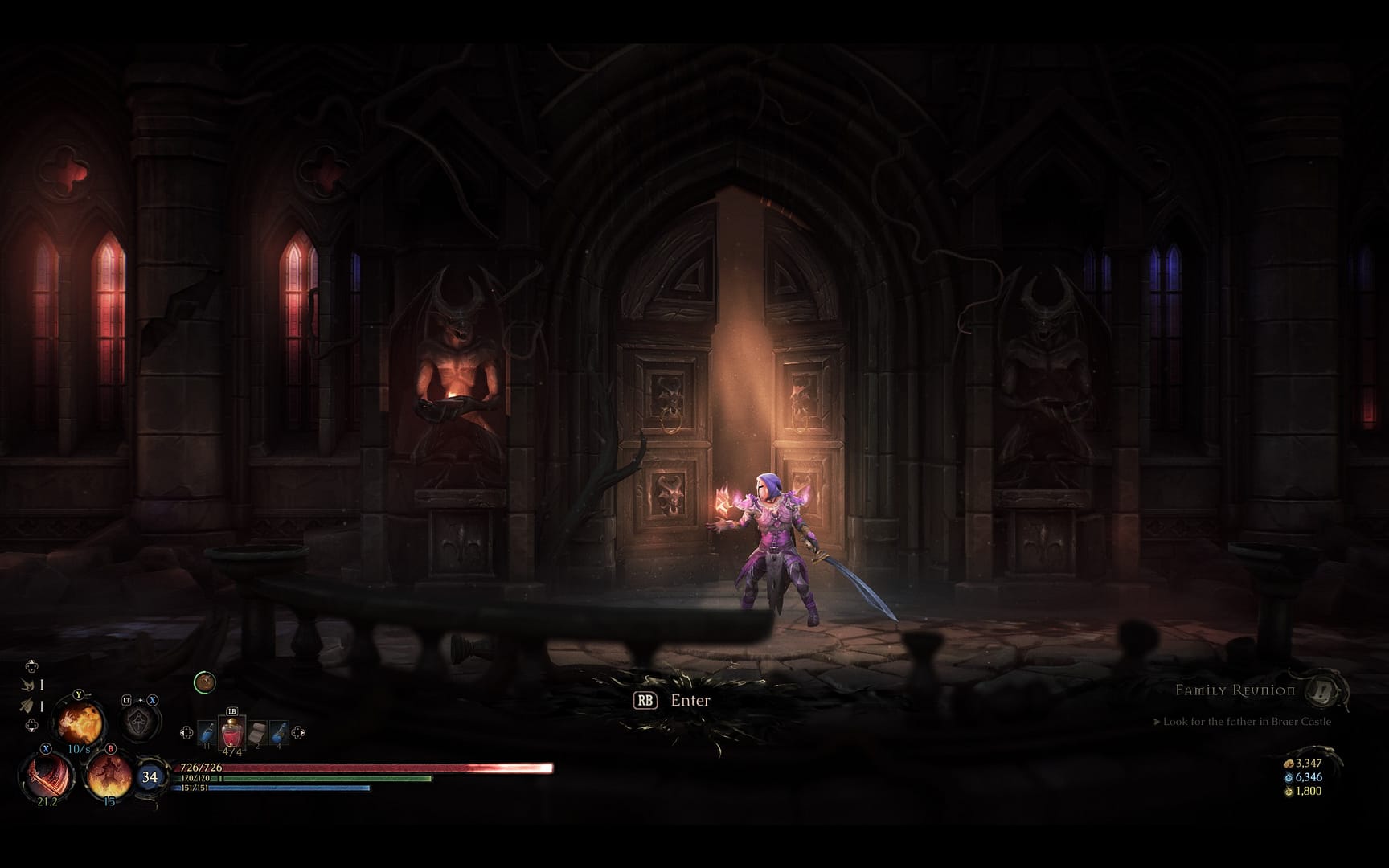Click the blue gem currency icon
Viewport: 1389px width, 868px height.
coord(1290,777)
